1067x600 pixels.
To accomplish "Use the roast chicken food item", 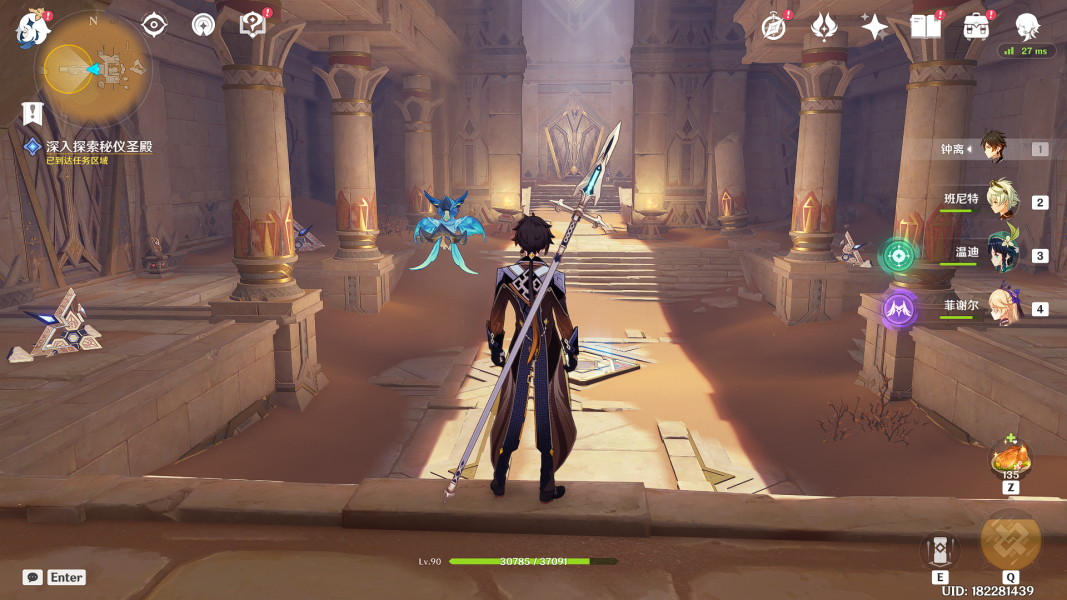I will [1010, 458].
